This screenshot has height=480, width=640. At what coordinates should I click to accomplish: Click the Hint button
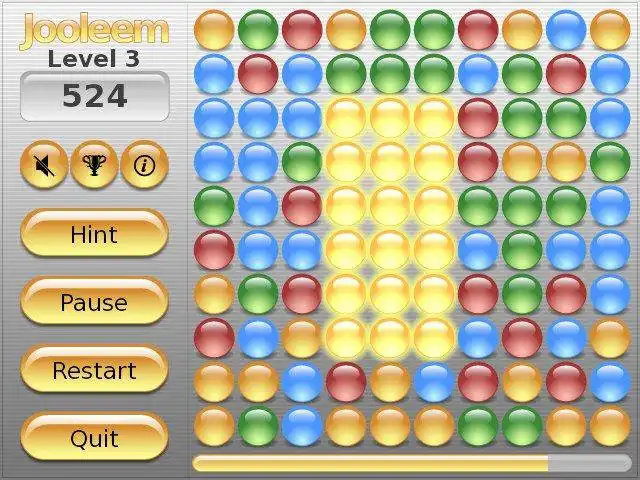point(94,235)
